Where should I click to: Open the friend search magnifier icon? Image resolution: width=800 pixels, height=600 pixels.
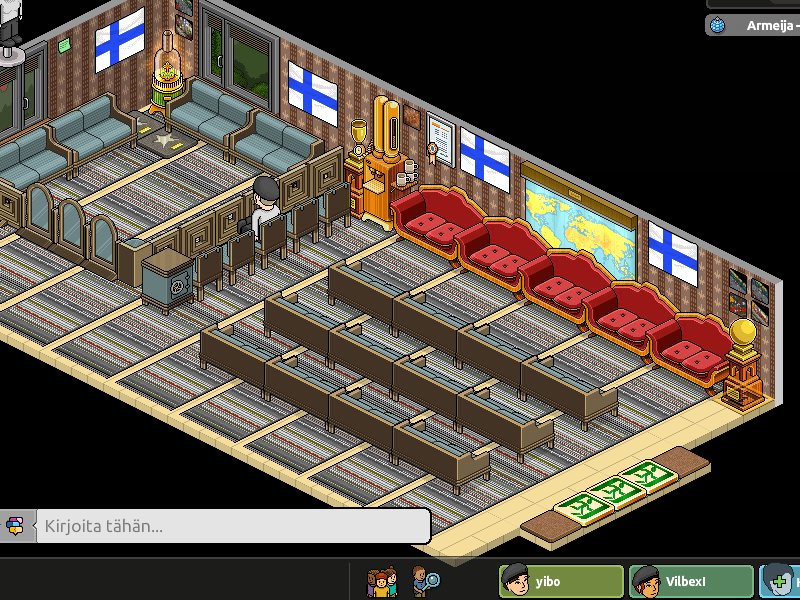[425, 581]
